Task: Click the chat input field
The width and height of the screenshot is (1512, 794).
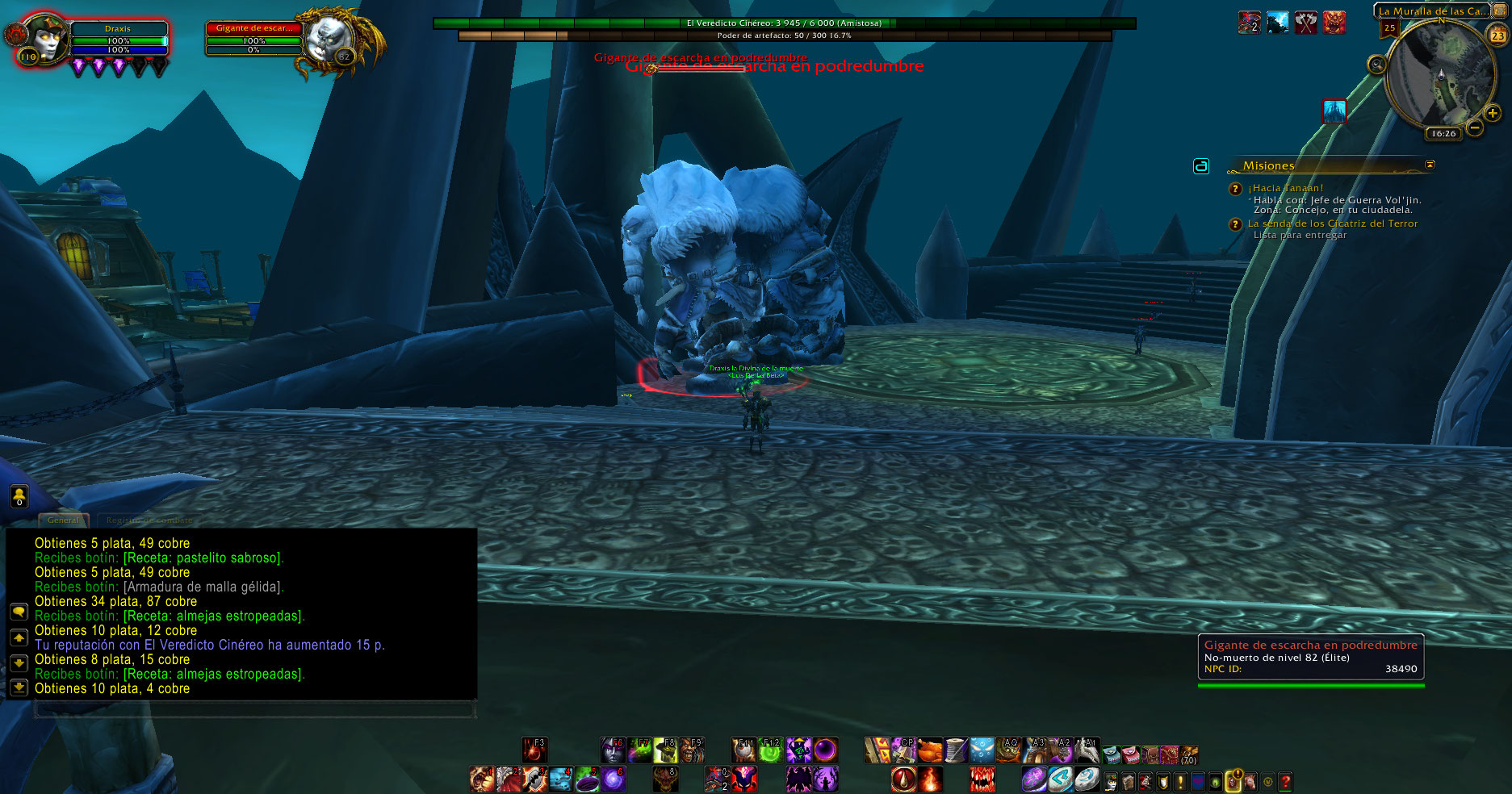Action: pyautogui.click(x=254, y=709)
